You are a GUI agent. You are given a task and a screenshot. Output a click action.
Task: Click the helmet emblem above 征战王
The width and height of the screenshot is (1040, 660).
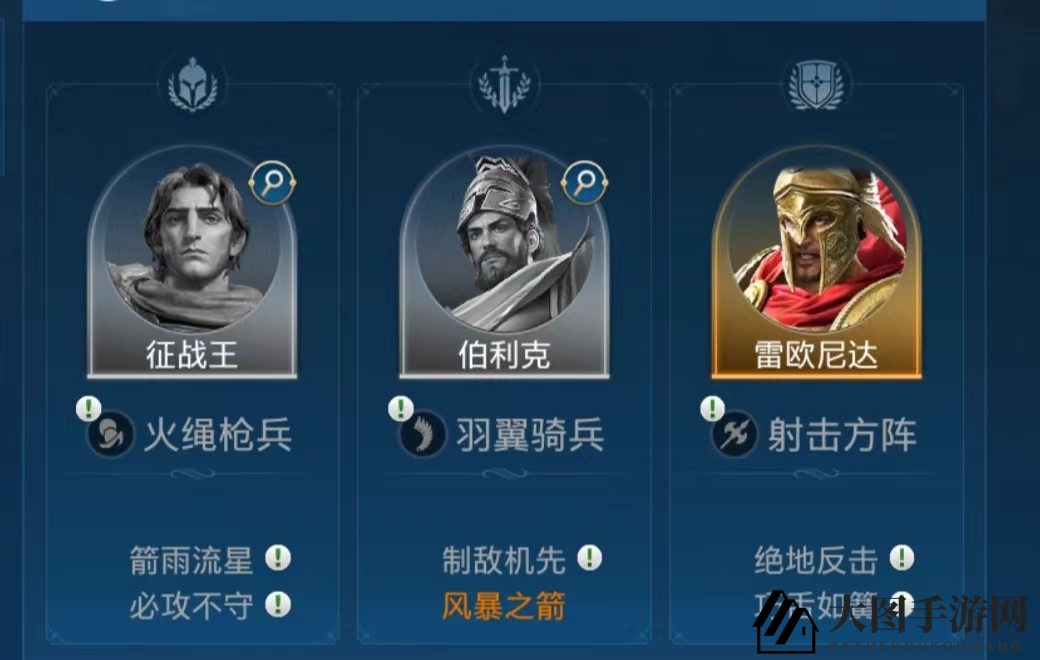point(193,85)
